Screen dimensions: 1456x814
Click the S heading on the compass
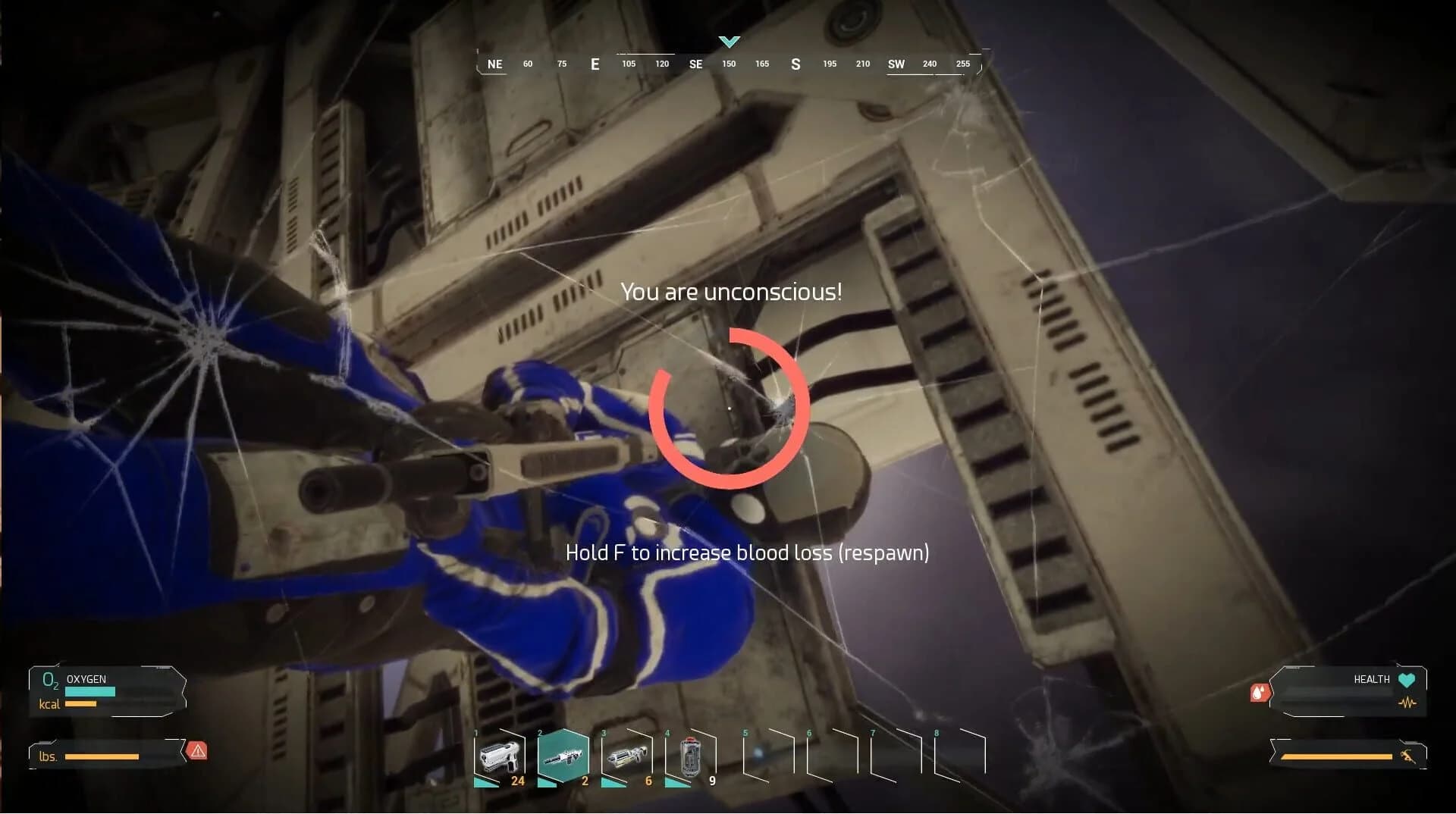[x=795, y=64]
